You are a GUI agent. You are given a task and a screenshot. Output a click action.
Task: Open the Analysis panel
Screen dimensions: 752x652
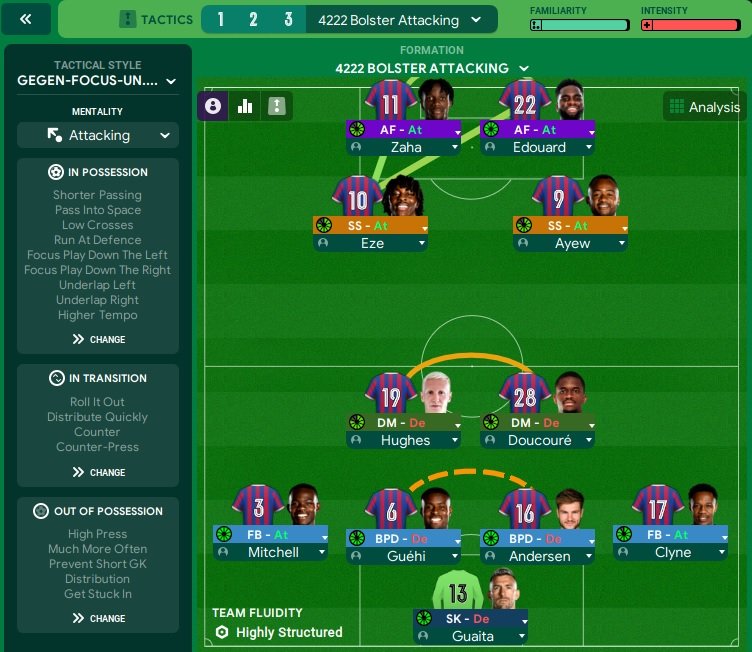(704, 107)
